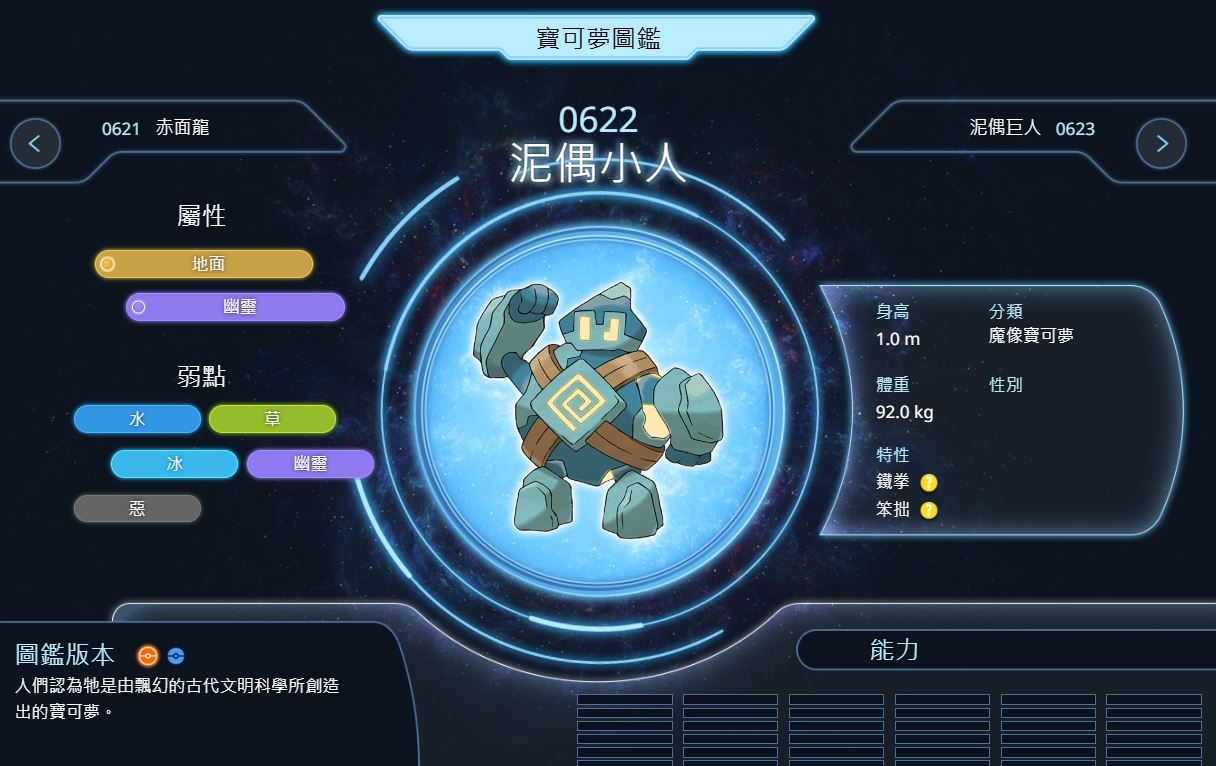This screenshot has width=1216, height=766.
Task: Choose the 冰 weakness badge
Action: [x=174, y=464]
